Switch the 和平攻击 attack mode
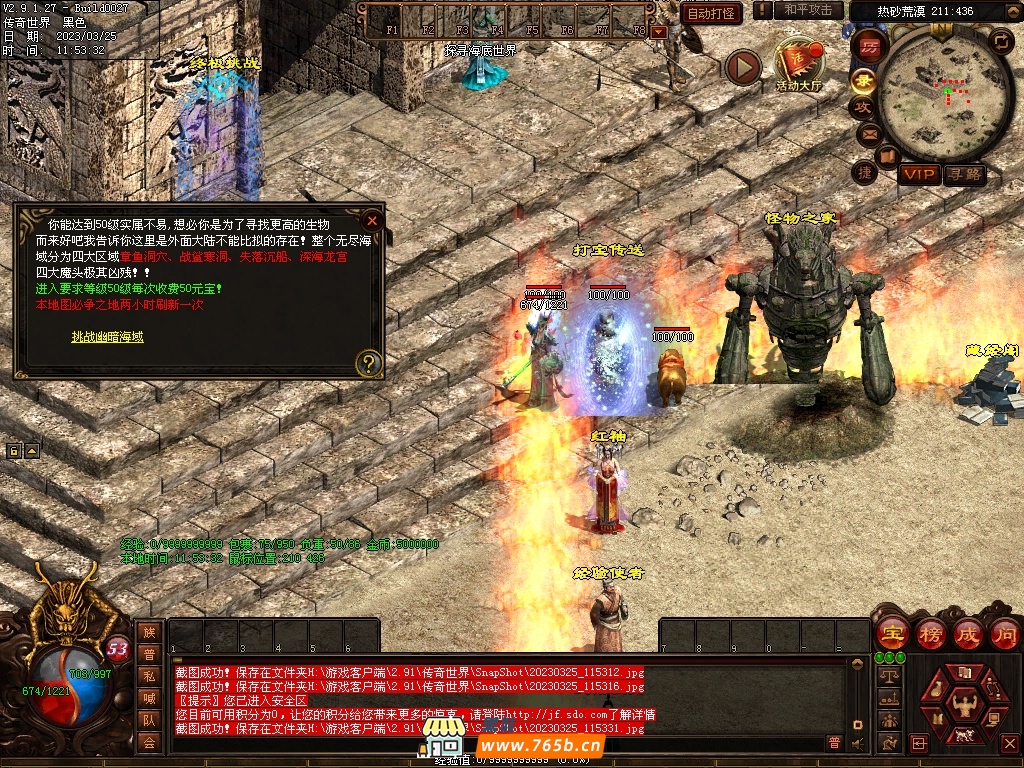 pyautogui.click(x=808, y=10)
